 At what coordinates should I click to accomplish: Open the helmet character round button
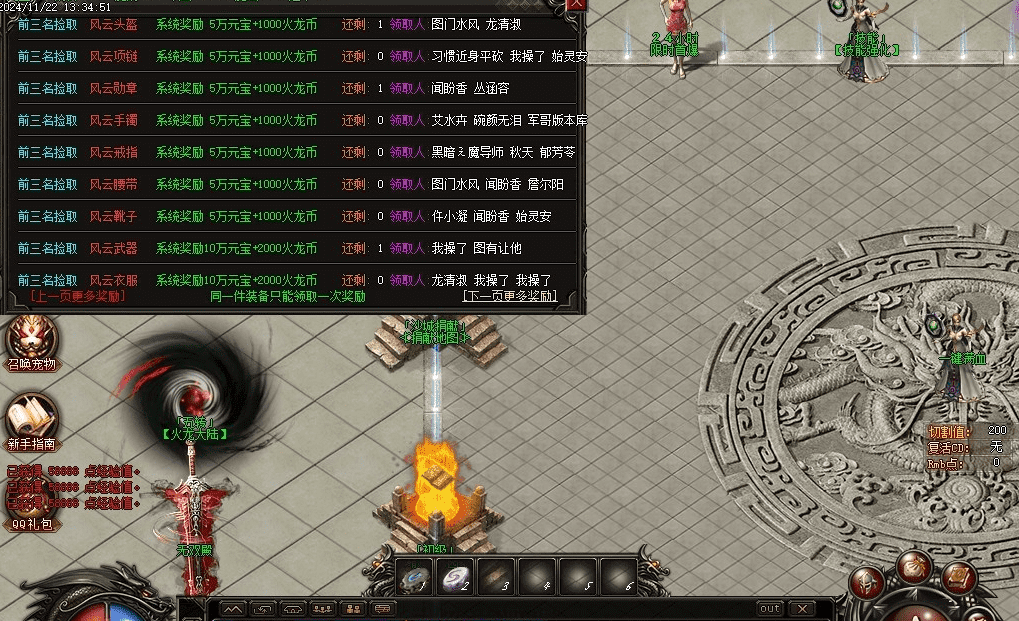[x=866, y=583]
